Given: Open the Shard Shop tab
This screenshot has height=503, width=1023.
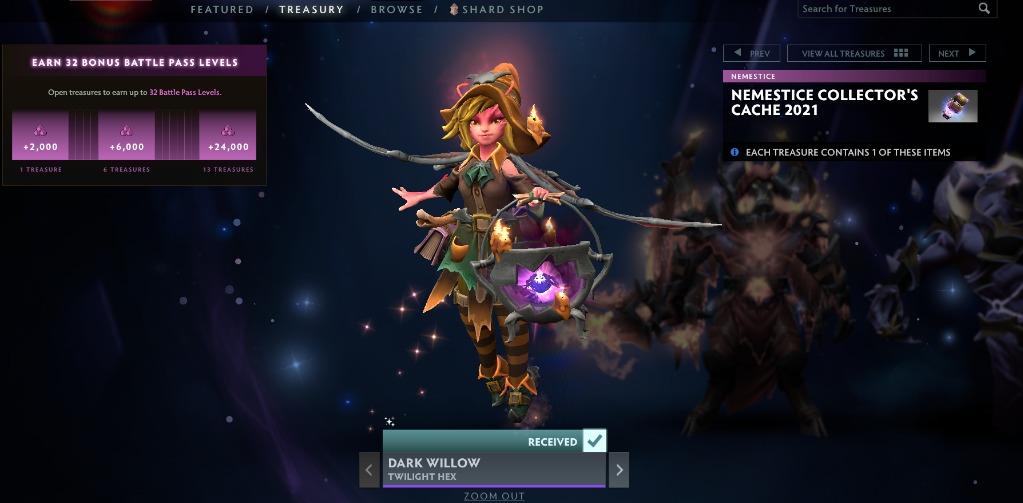Looking at the screenshot, I should point(497,10).
